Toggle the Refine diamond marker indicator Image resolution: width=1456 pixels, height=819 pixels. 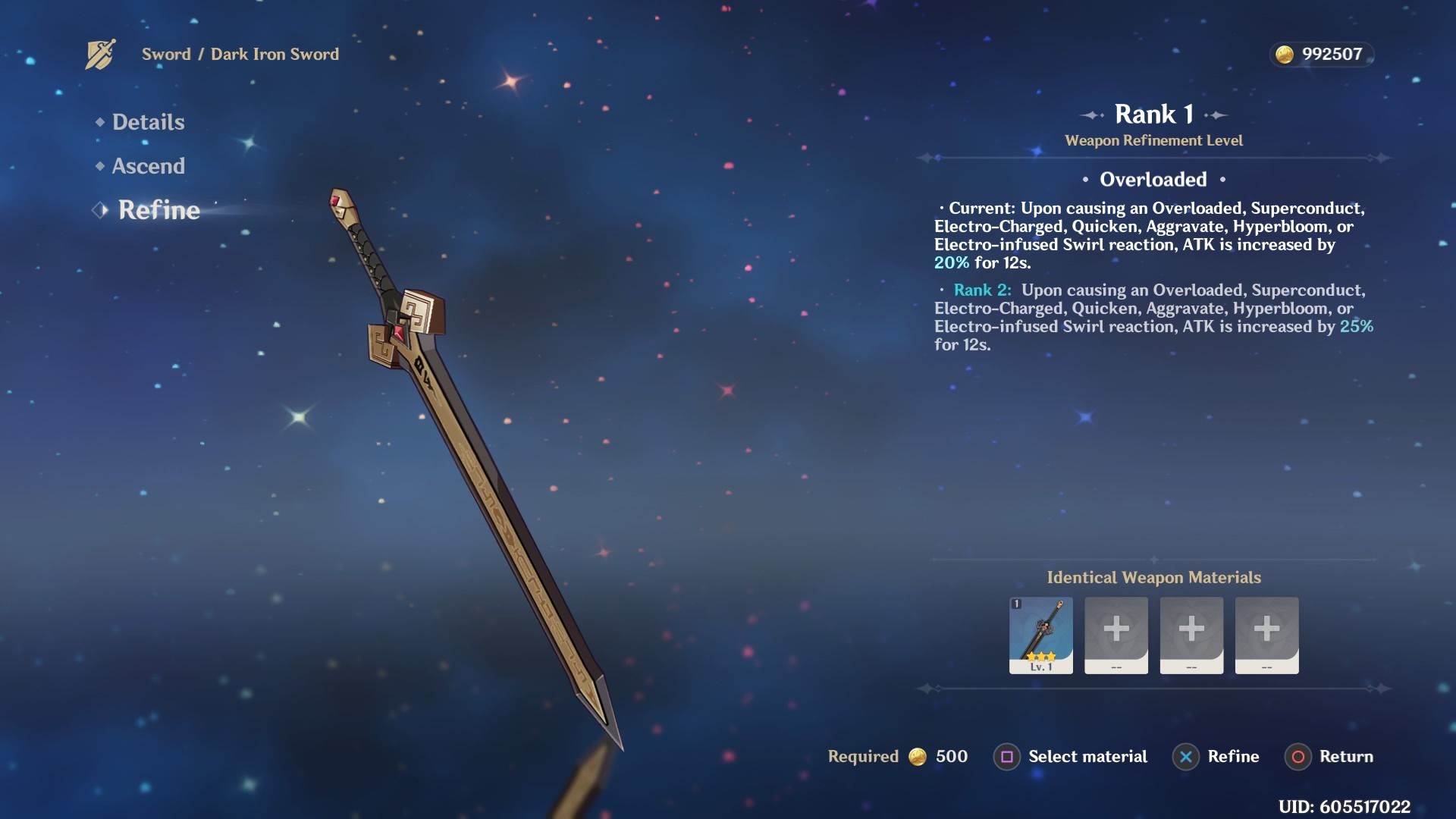point(99,211)
